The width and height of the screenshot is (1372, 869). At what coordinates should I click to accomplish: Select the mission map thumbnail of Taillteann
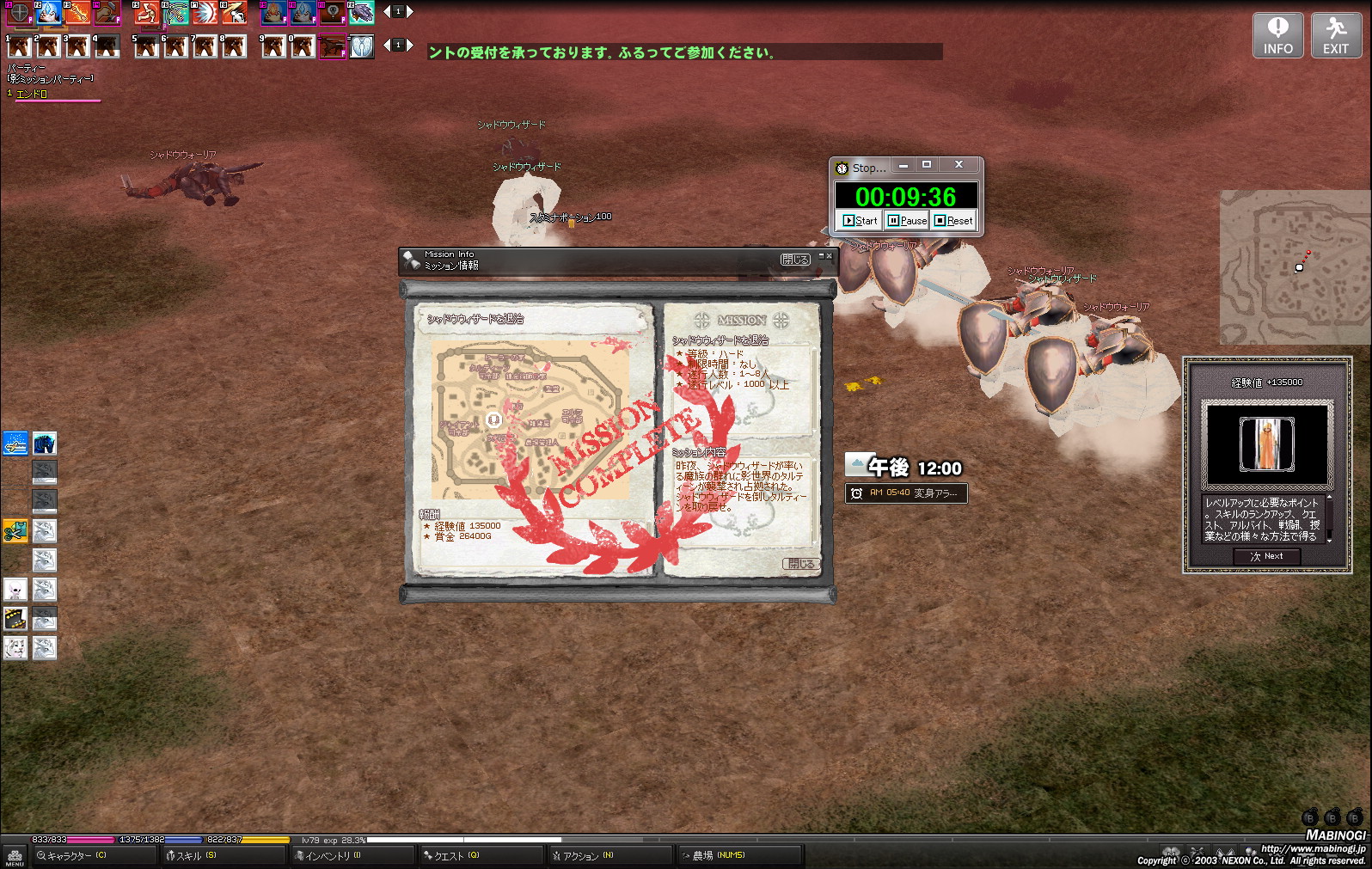pos(530,419)
